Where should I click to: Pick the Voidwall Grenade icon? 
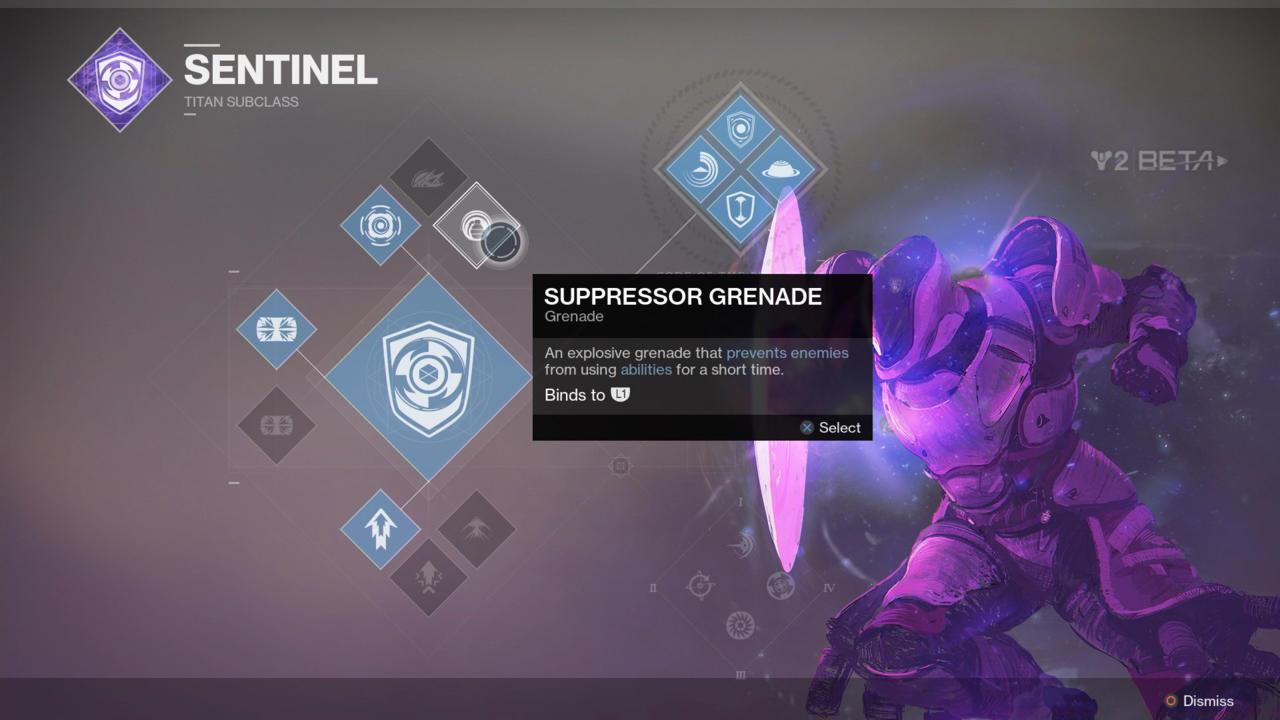277,327
